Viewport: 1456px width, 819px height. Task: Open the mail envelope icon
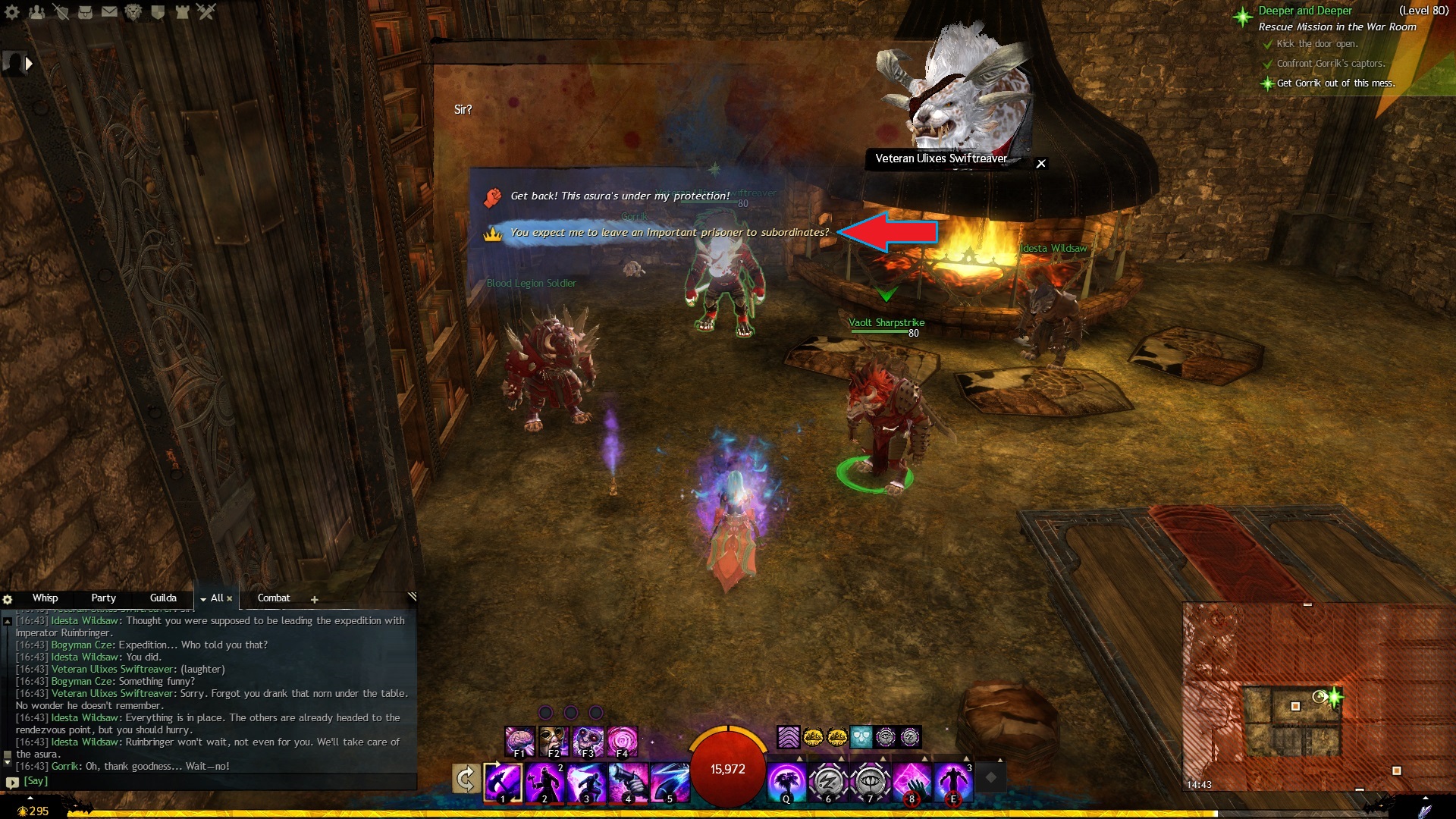[109, 11]
